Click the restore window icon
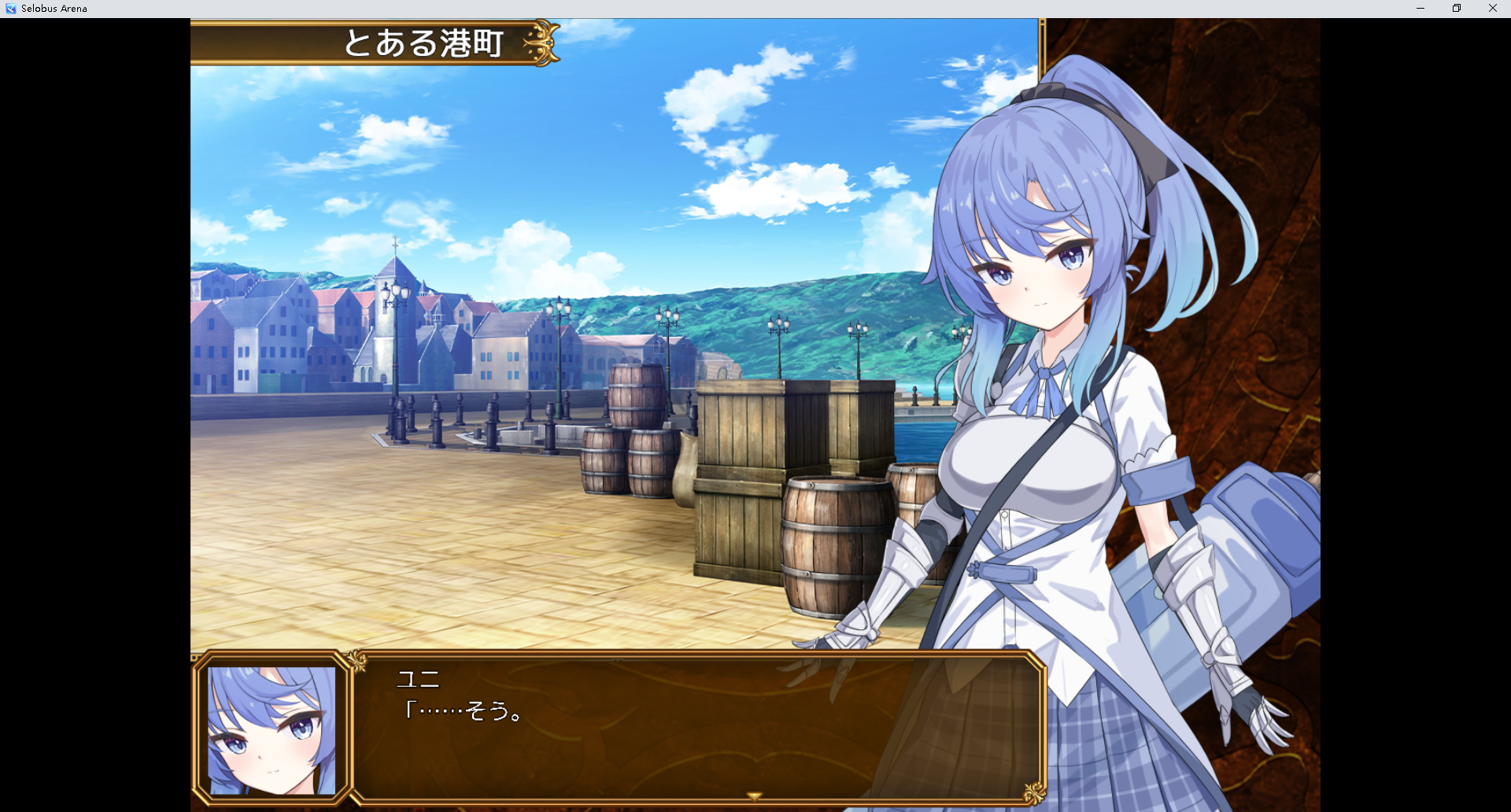The height and width of the screenshot is (812, 1511). tap(1457, 8)
